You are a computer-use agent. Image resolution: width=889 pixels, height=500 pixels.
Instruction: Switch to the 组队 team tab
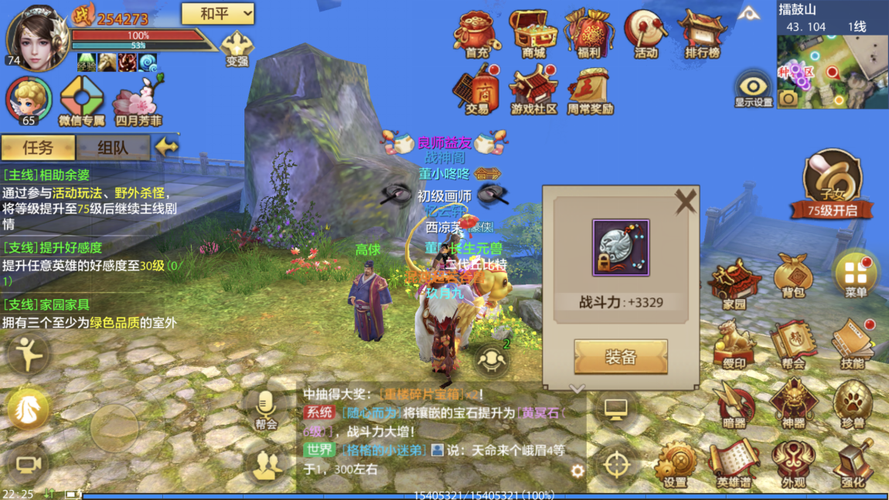click(113, 147)
